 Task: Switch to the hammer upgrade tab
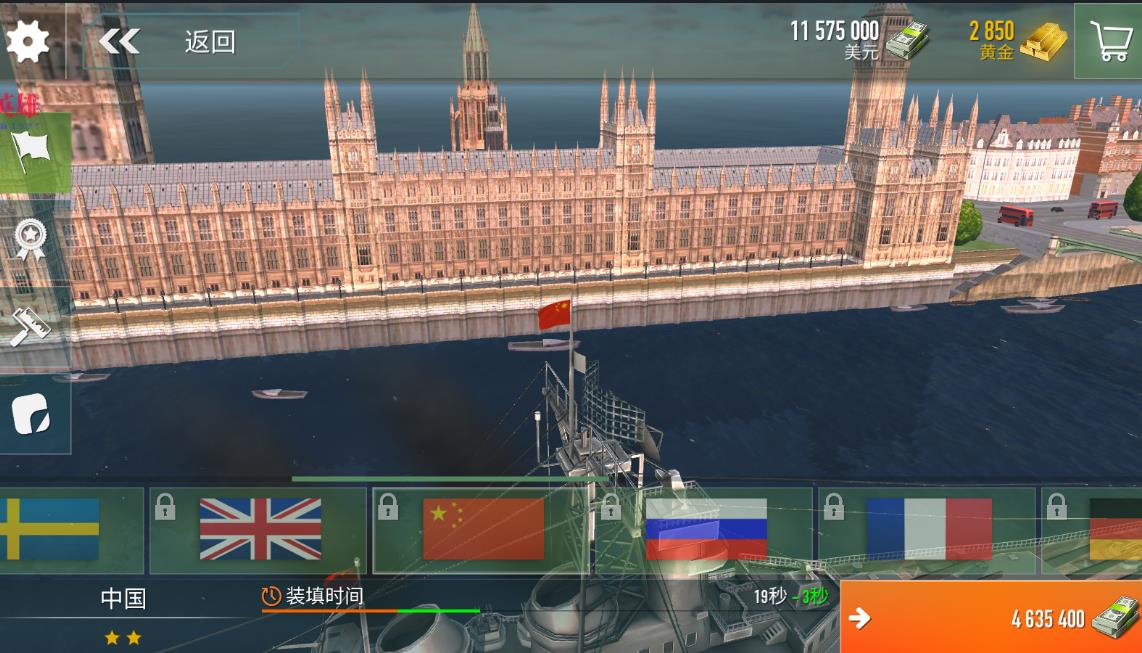(x=30, y=326)
